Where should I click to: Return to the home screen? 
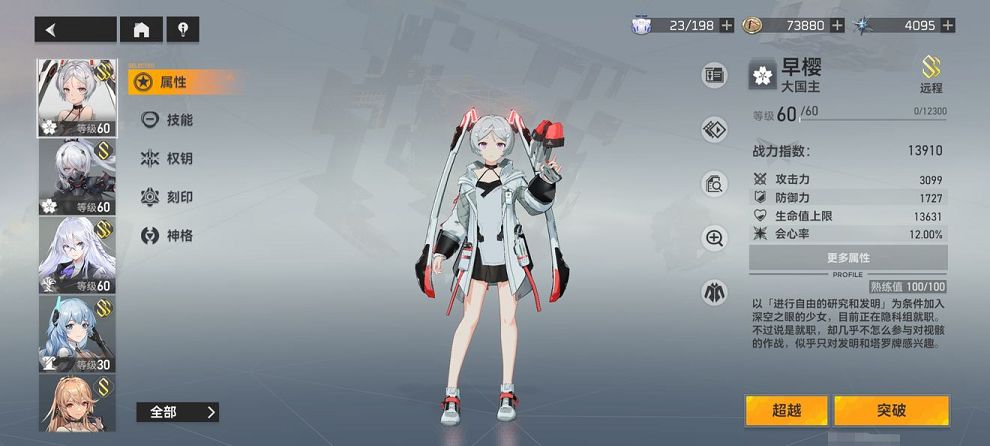141,29
